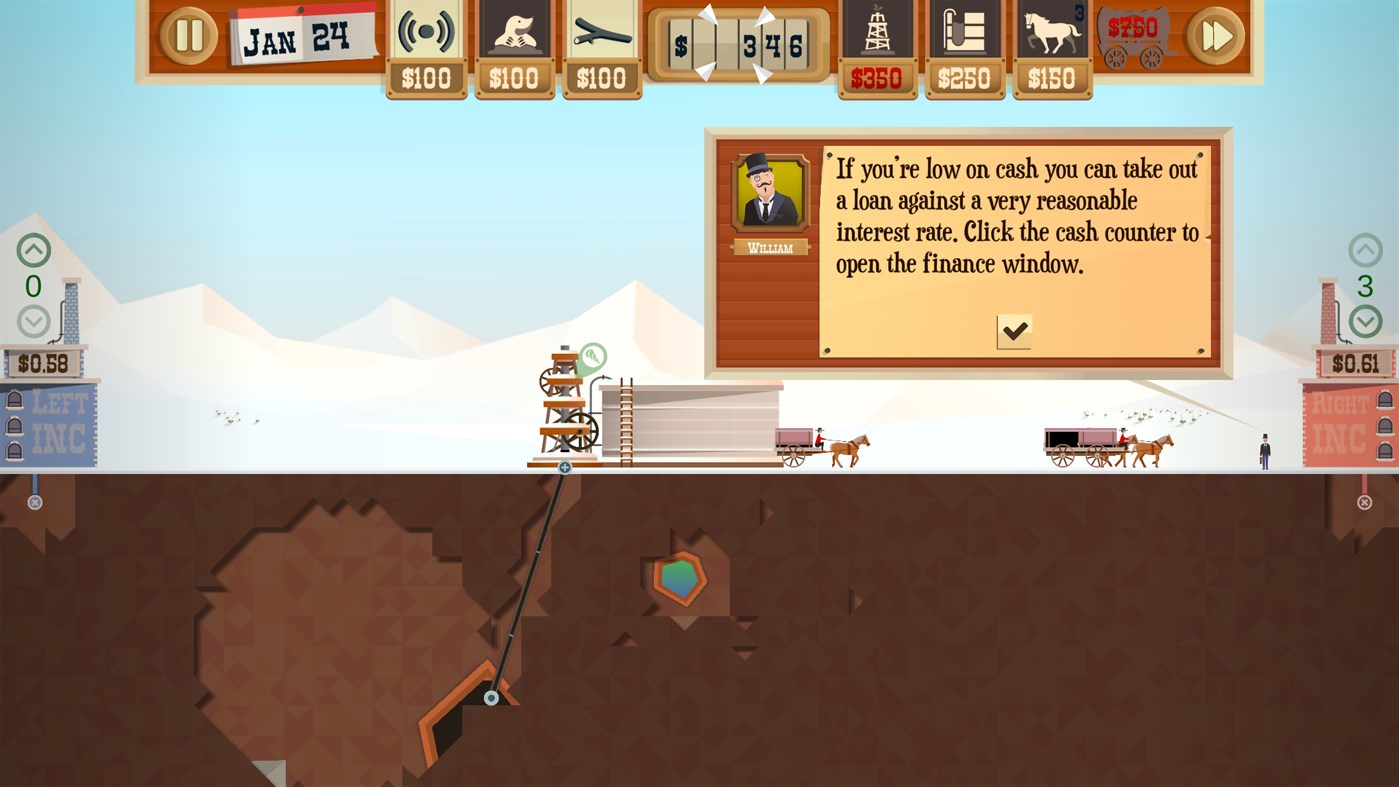
Task: Buy a new oil rig for $350
Action: point(877,30)
